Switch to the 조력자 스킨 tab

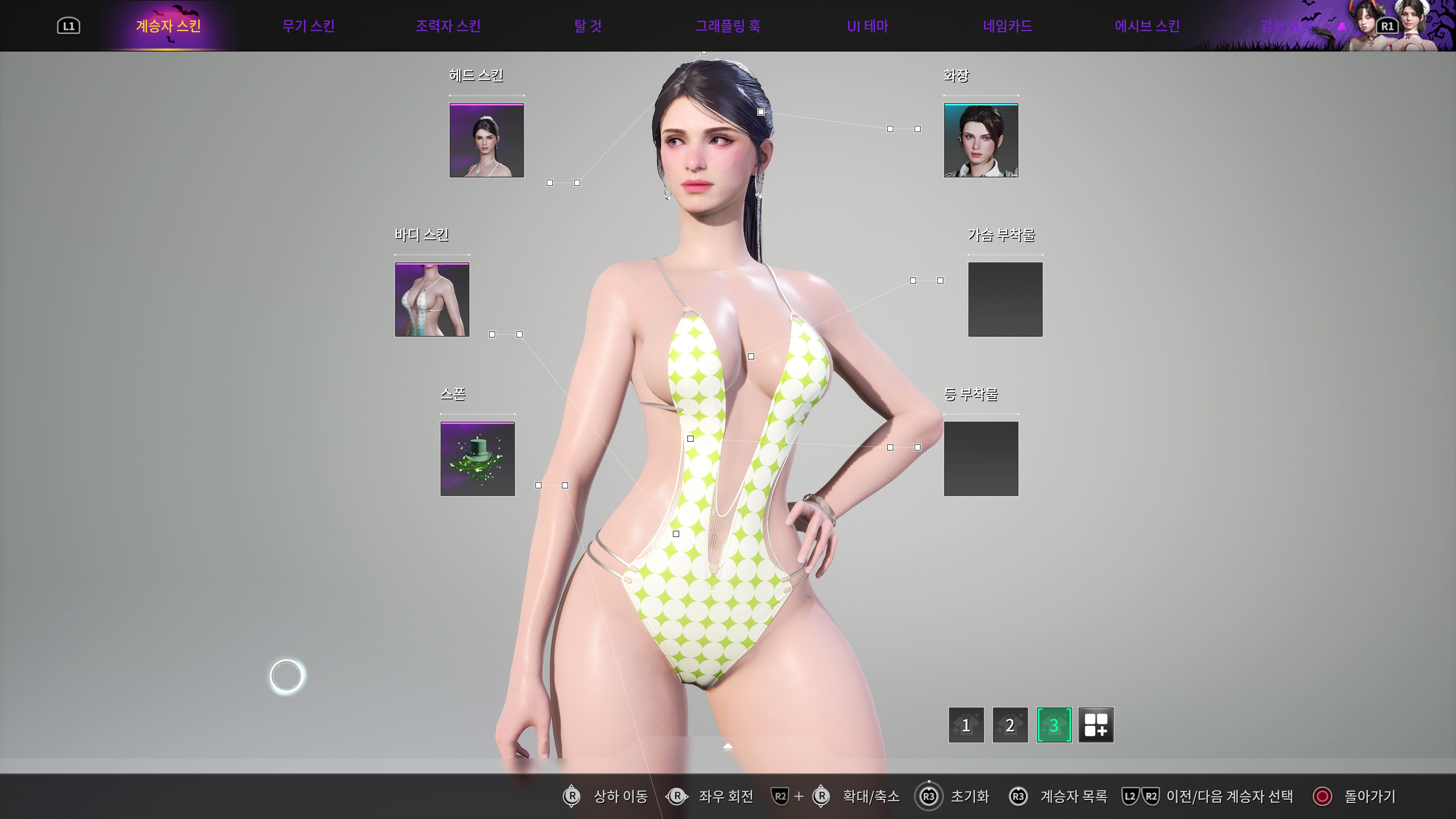click(448, 25)
